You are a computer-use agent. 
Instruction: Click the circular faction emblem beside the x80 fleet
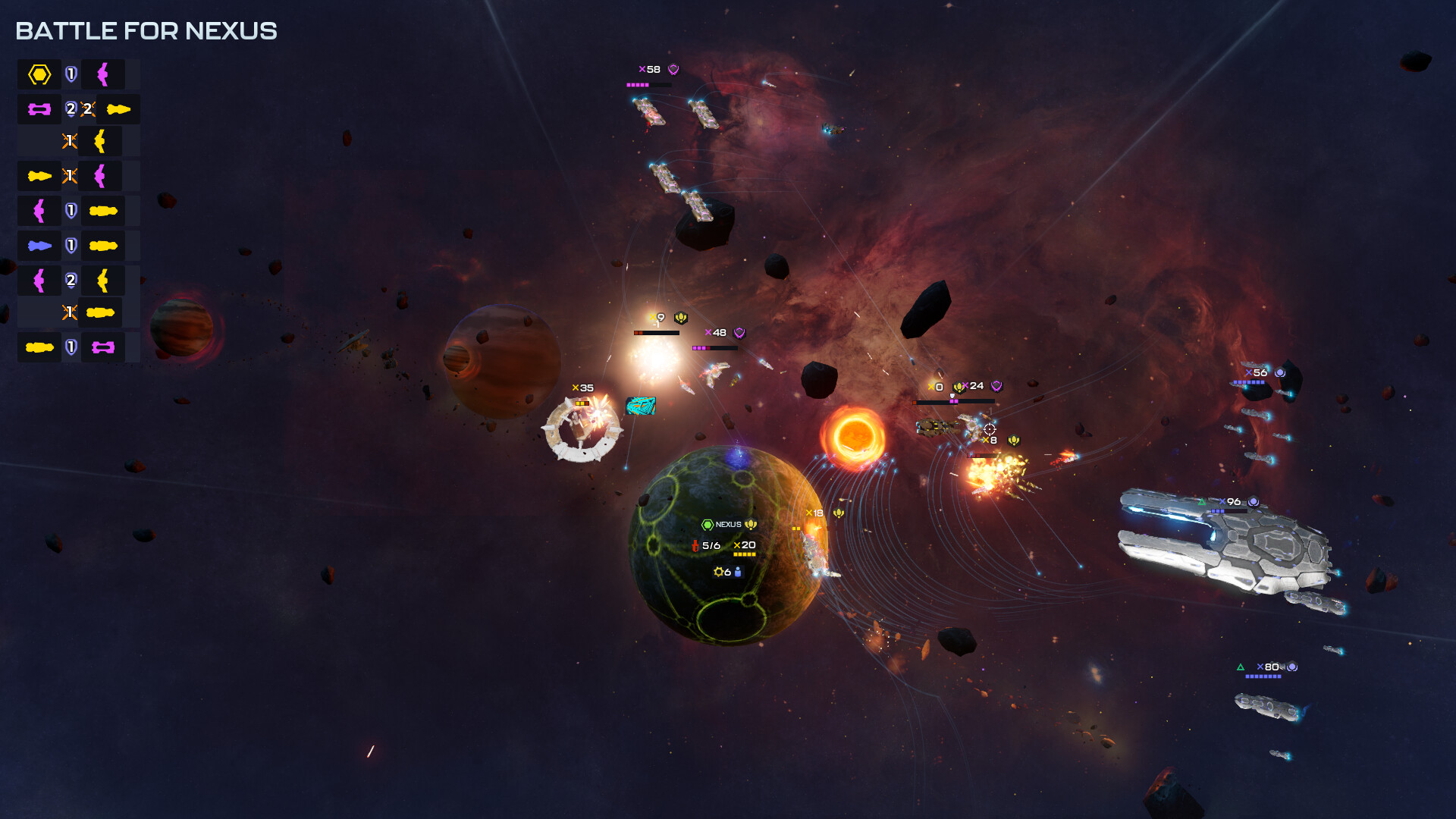[x=1291, y=665]
